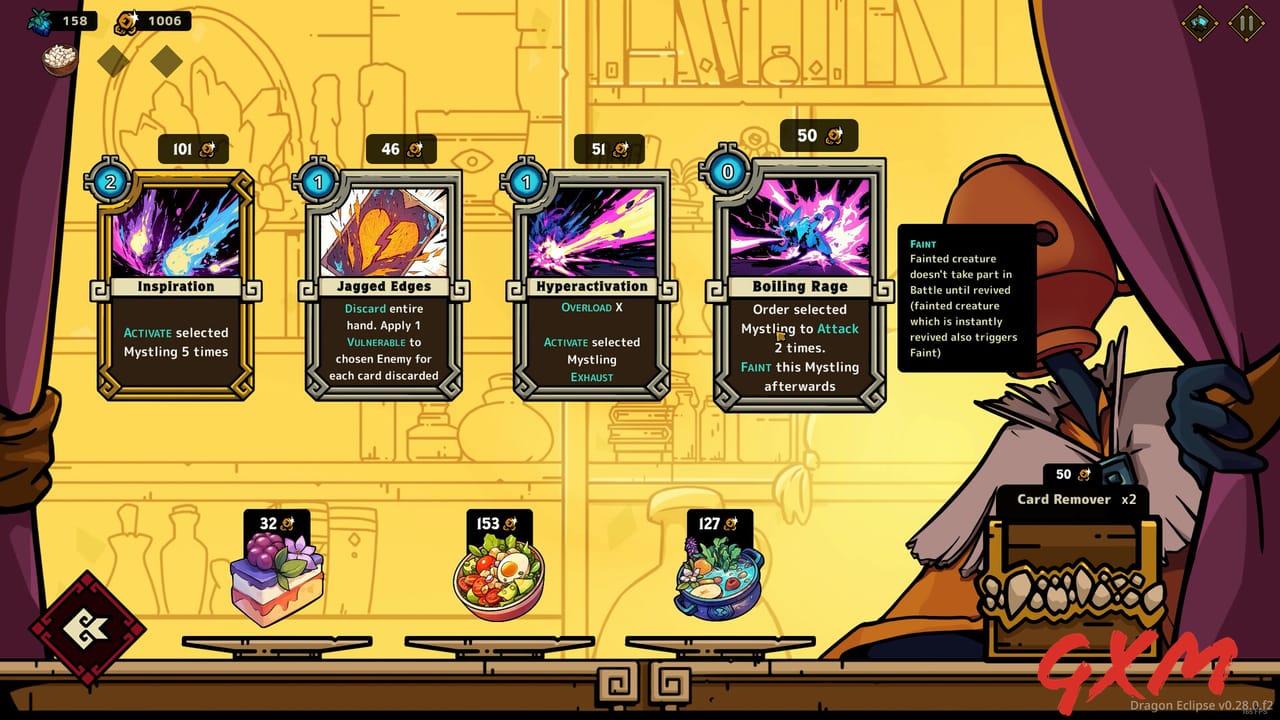Select the Hyperactivation card
This screenshot has width=1280, height=720.
(591, 285)
